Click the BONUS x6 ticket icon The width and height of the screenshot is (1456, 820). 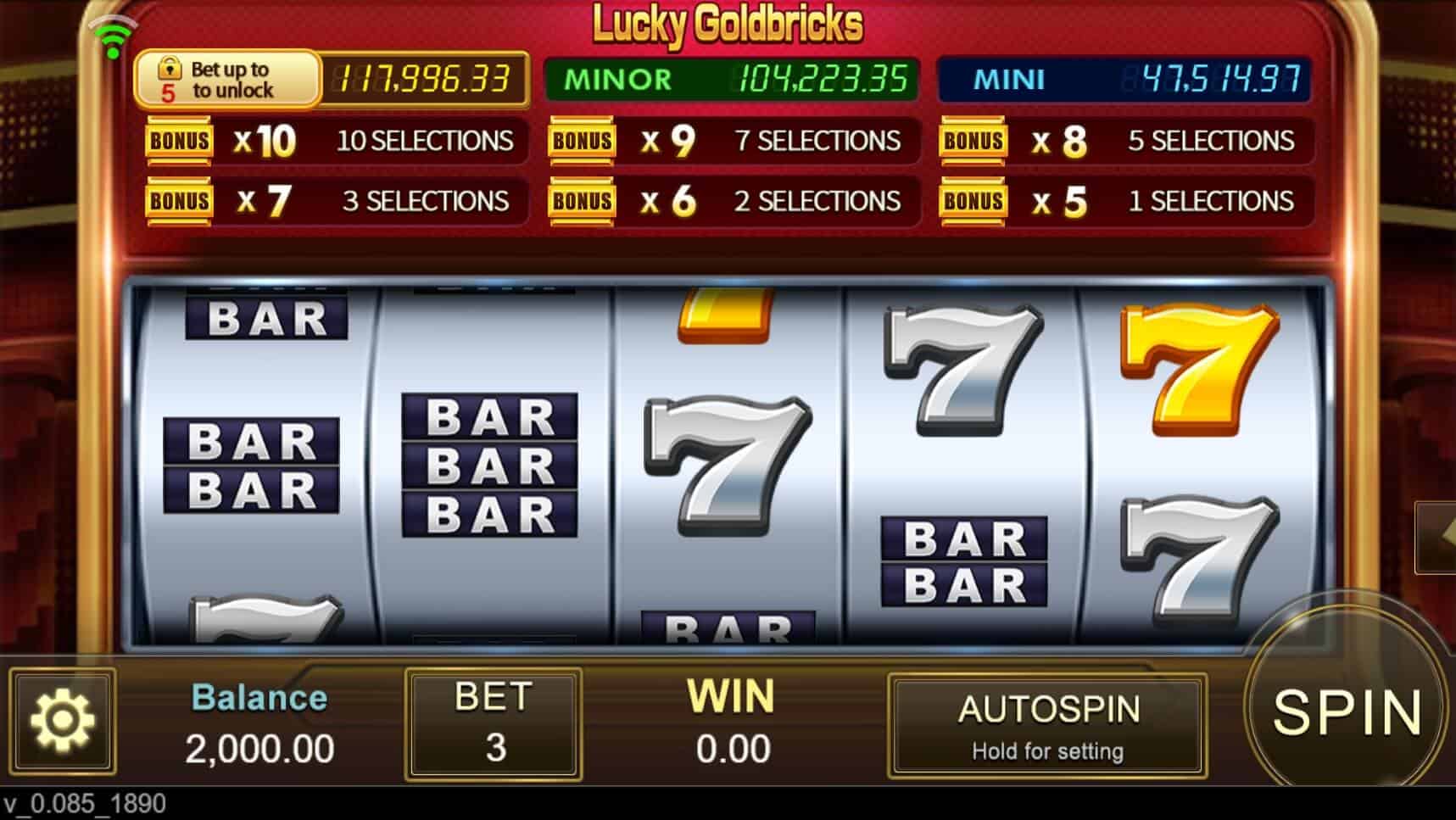pos(582,201)
